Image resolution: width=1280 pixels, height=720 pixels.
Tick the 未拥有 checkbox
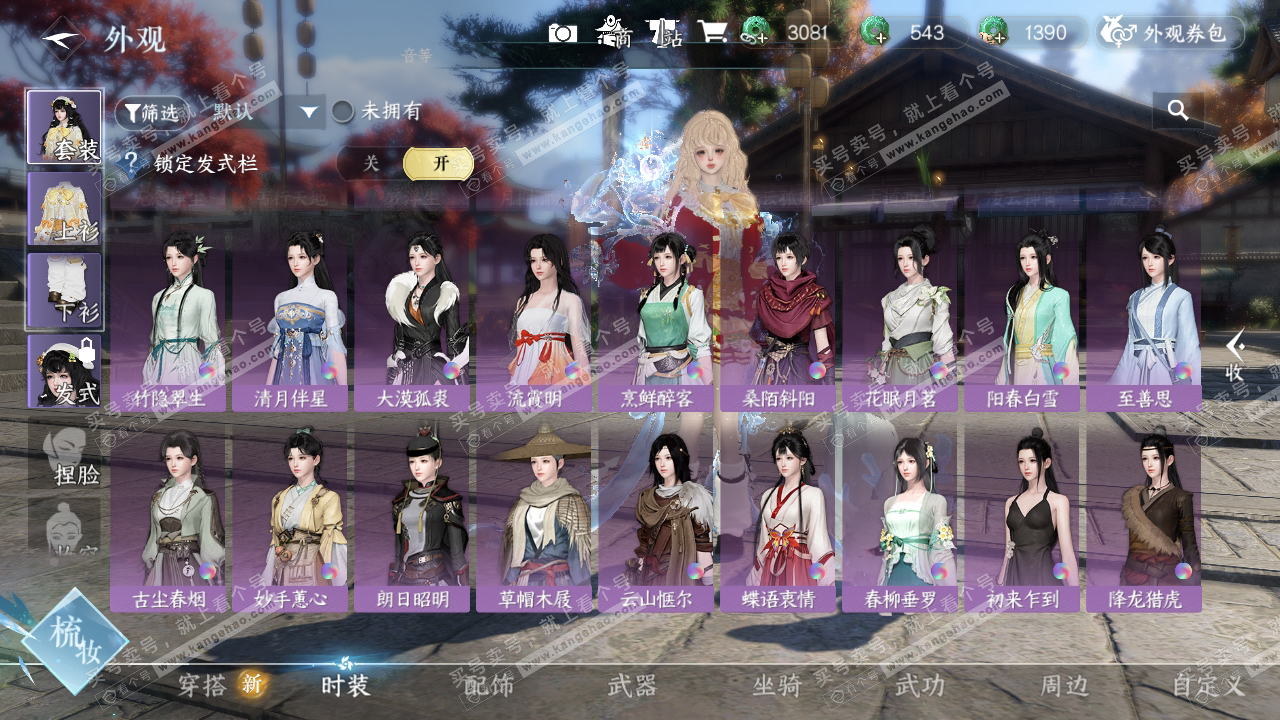(343, 111)
